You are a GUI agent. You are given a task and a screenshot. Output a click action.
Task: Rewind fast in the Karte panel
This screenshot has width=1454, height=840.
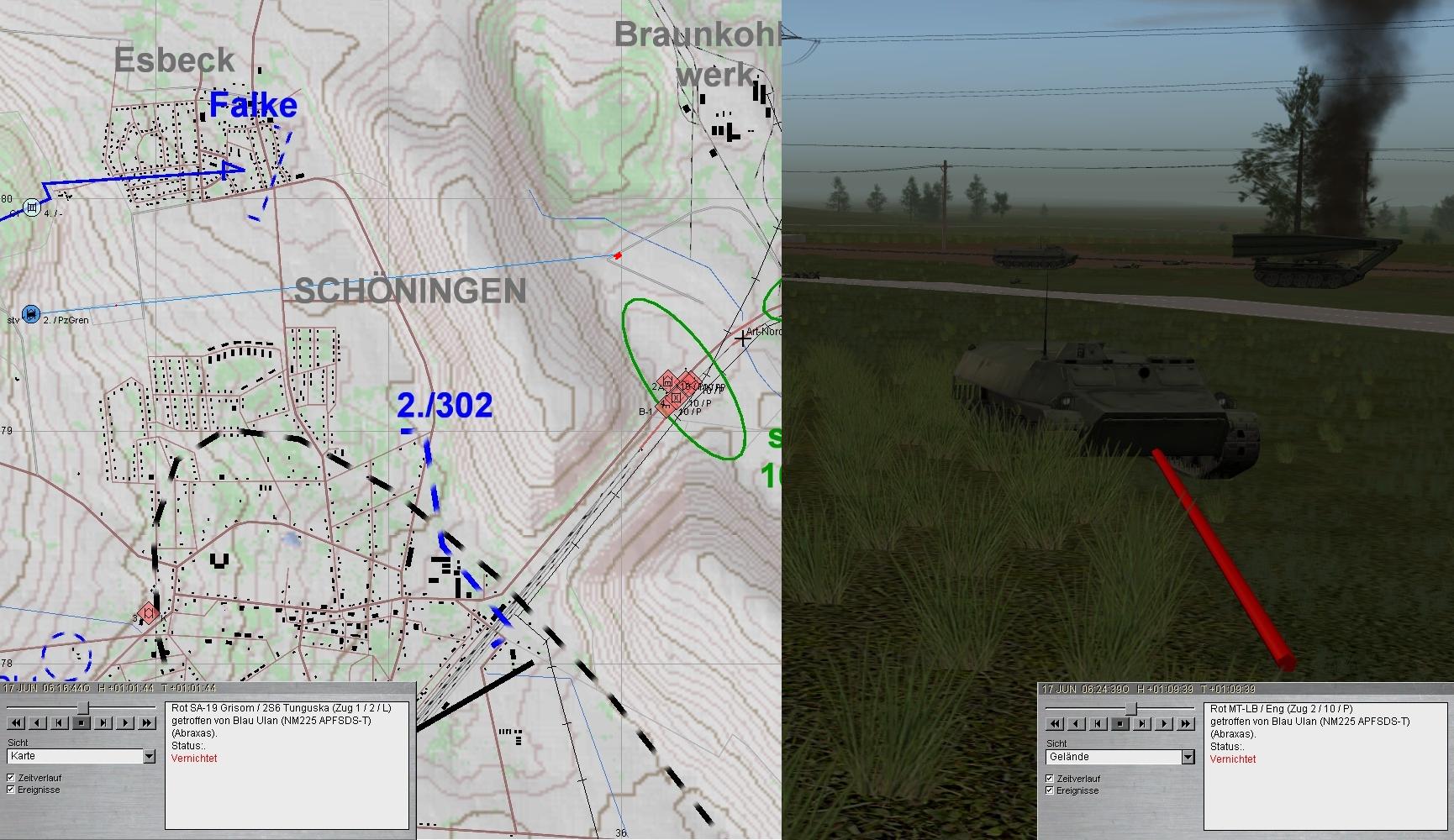[16, 722]
